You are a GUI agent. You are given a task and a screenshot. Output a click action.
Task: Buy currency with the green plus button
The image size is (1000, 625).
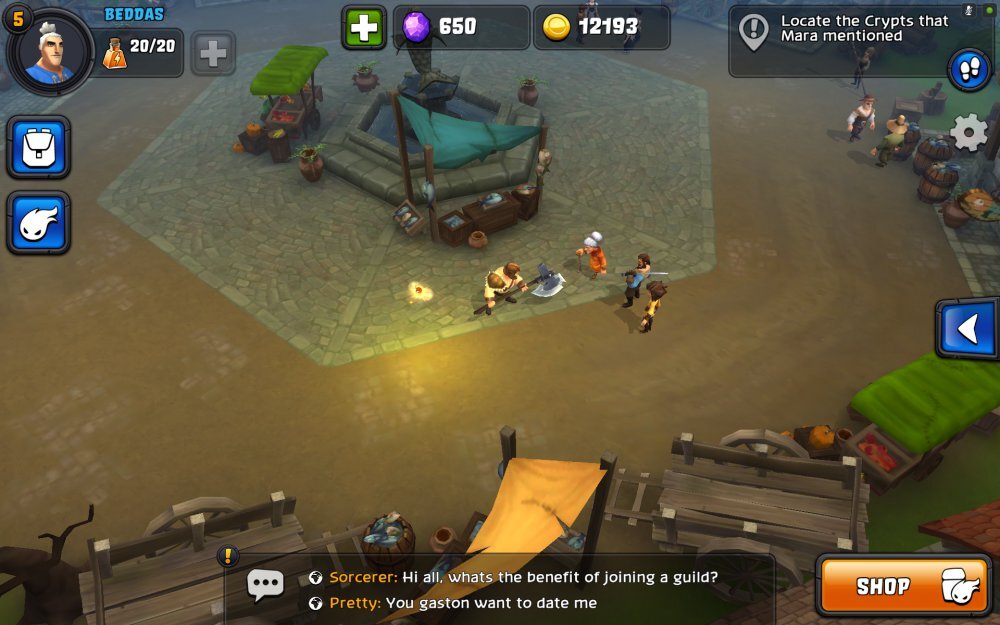364,28
